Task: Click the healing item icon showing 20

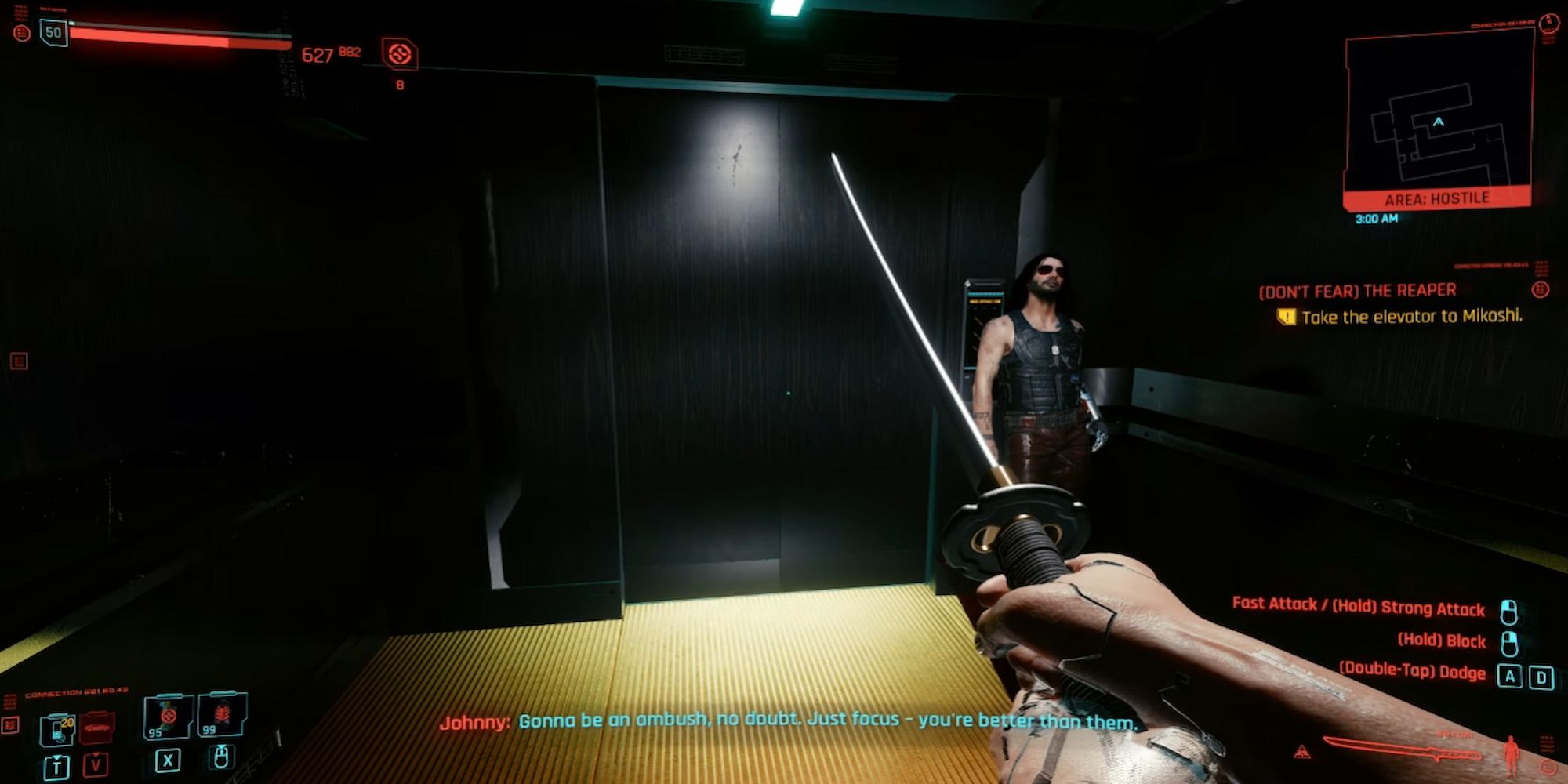Action: pyautogui.click(x=58, y=729)
